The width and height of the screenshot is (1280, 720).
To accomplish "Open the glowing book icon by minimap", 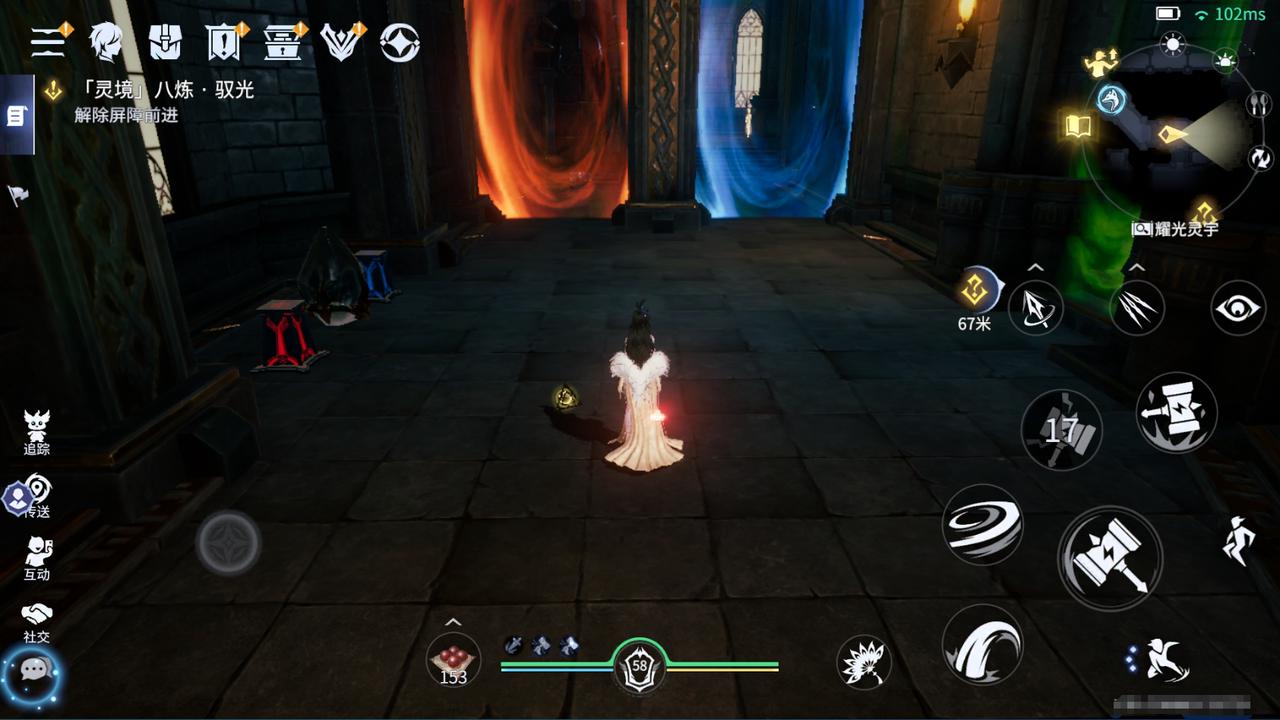I will click(x=1076, y=126).
